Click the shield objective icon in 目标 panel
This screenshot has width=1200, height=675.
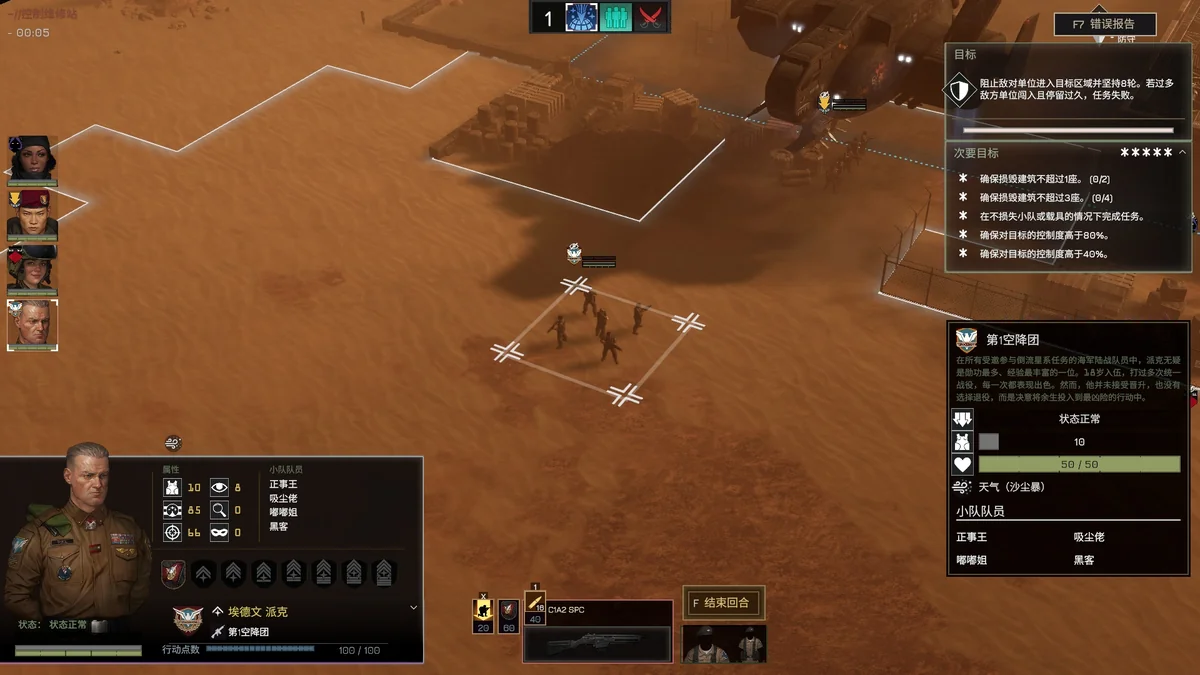(x=960, y=91)
